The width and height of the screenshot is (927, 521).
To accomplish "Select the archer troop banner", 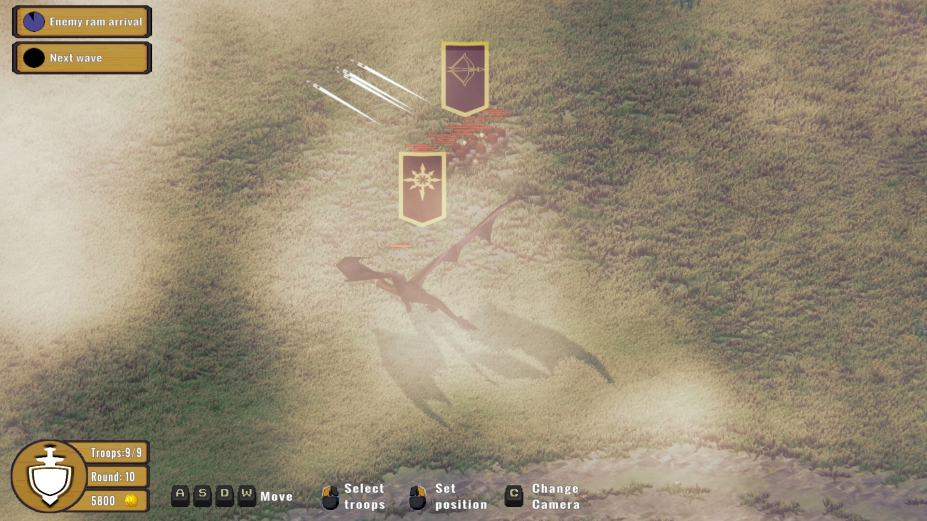I will [465, 76].
